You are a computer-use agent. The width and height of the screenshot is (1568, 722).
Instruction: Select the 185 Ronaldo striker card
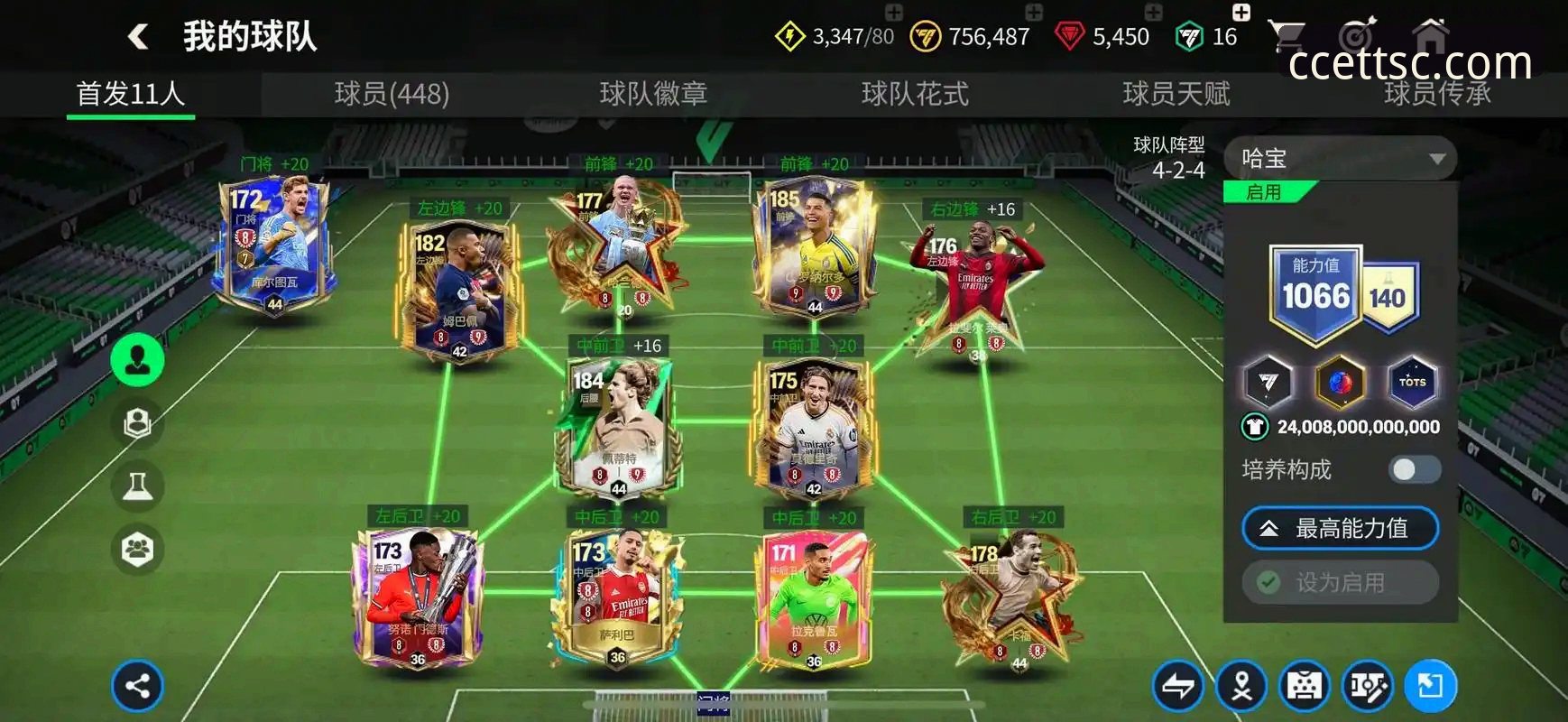(814, 245)
